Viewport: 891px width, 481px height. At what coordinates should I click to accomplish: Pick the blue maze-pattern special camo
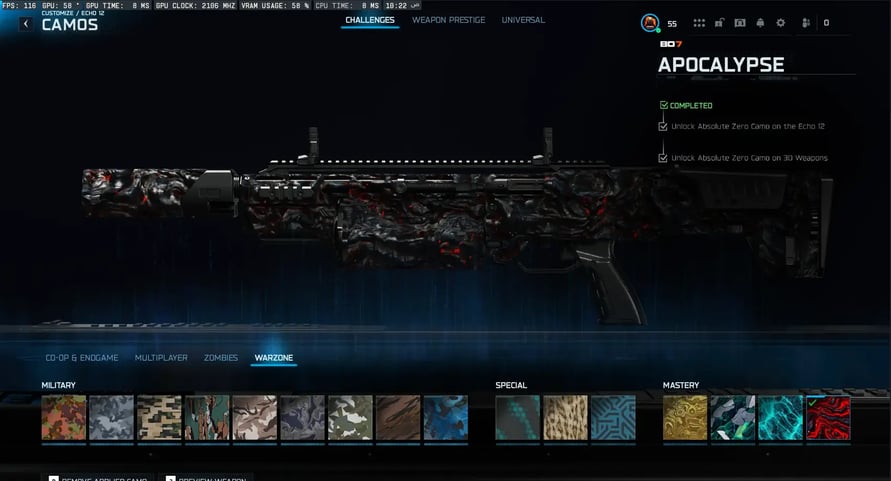tap(612, 417)
